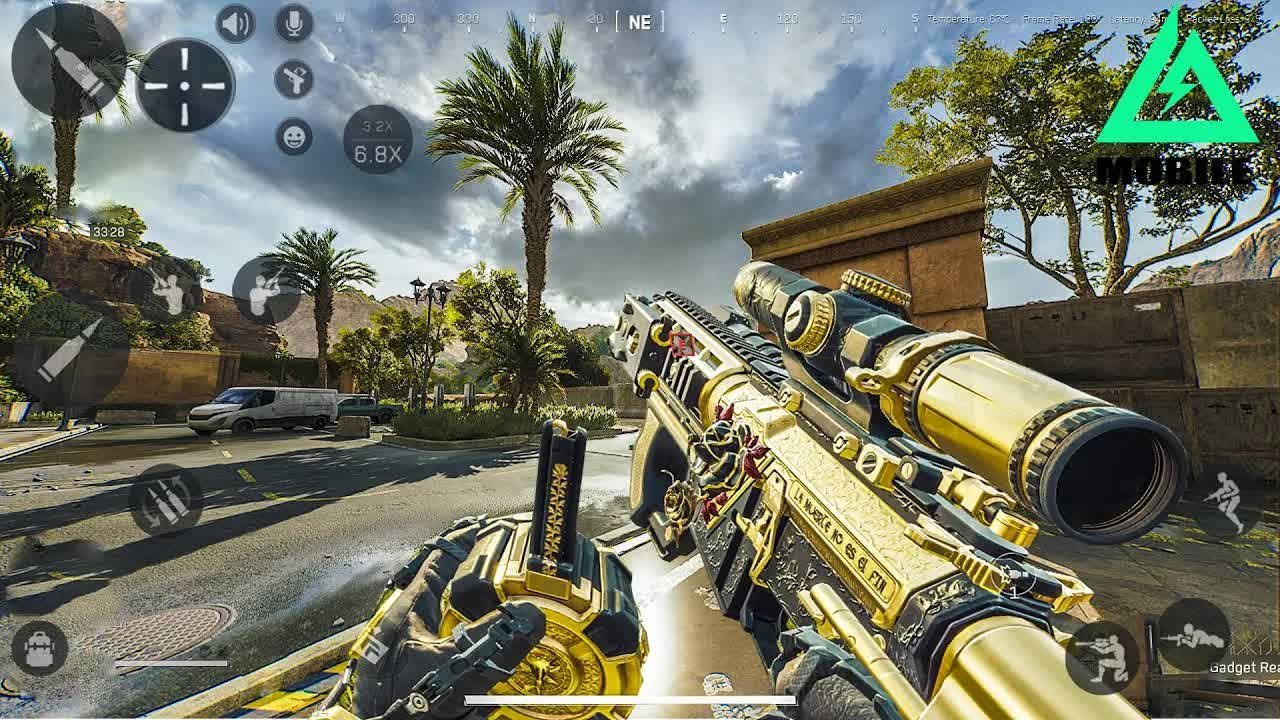Tap the bullet fire button below the timer
This screenshot has height=720, width=1280.
[x=71, y=350]
